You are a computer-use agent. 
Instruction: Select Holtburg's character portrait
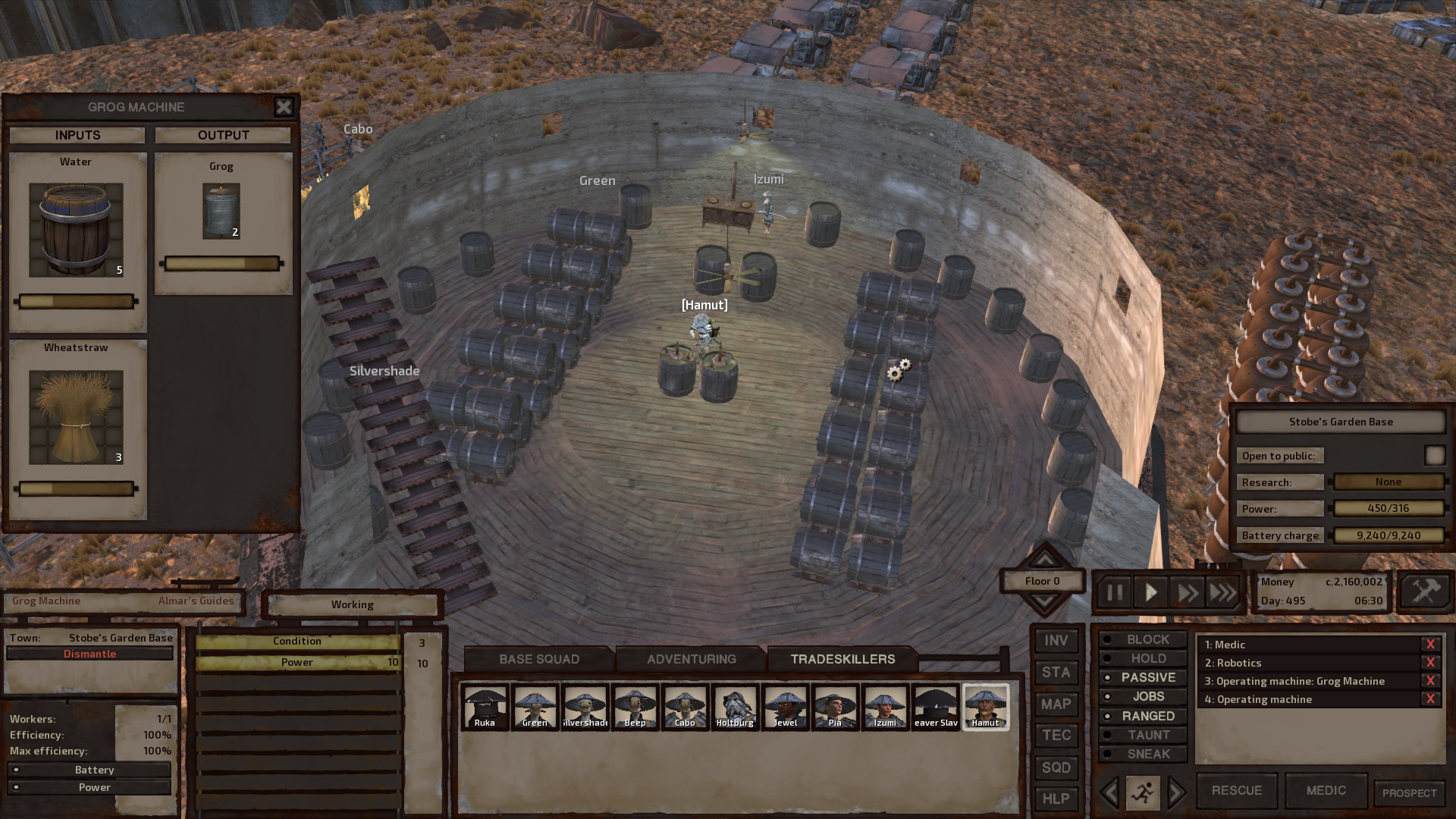[x=735, y=707]
